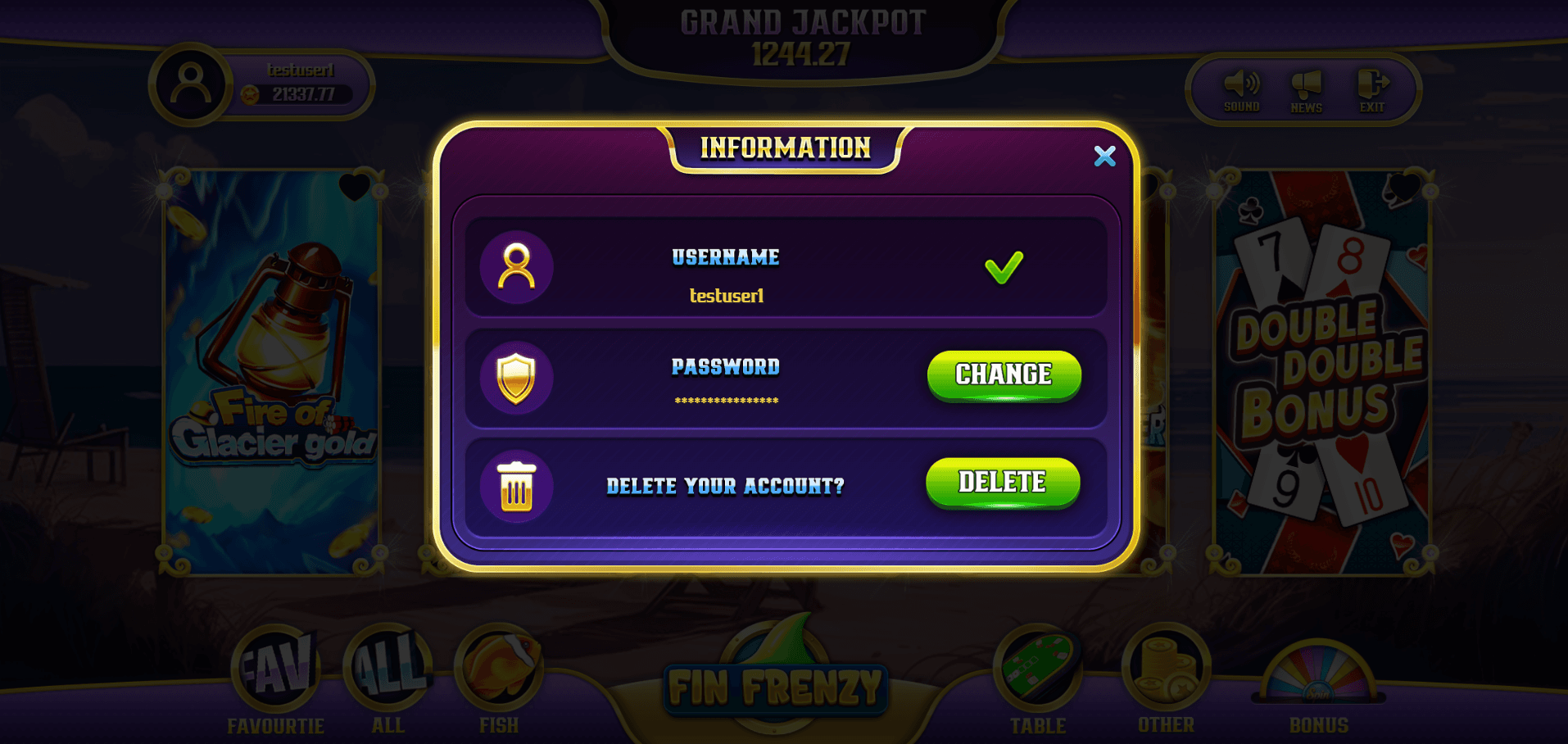
Task: Click the gold shield password icon
Action: click(515, 377)
